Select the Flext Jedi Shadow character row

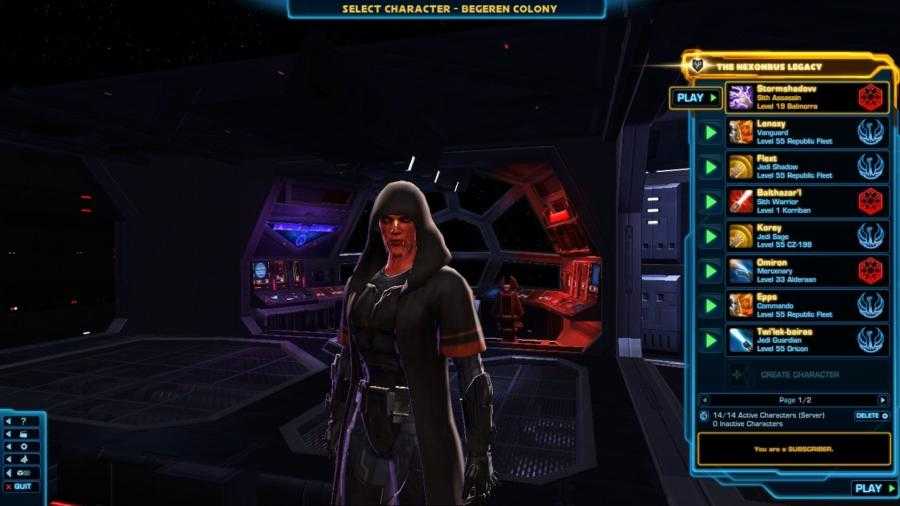(x=790, y=166)
